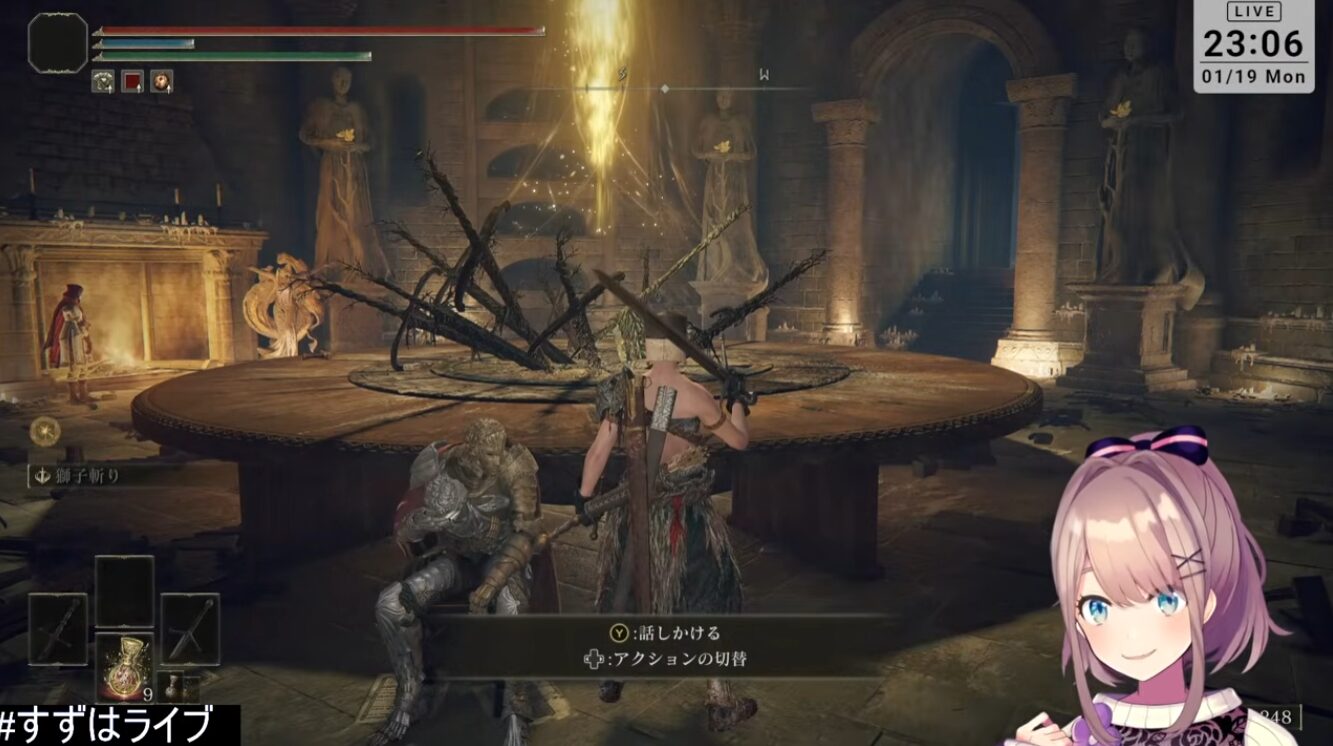Click the glowing gold emblem above the skill name
The image size is (1333, 746).
[44, 430]
